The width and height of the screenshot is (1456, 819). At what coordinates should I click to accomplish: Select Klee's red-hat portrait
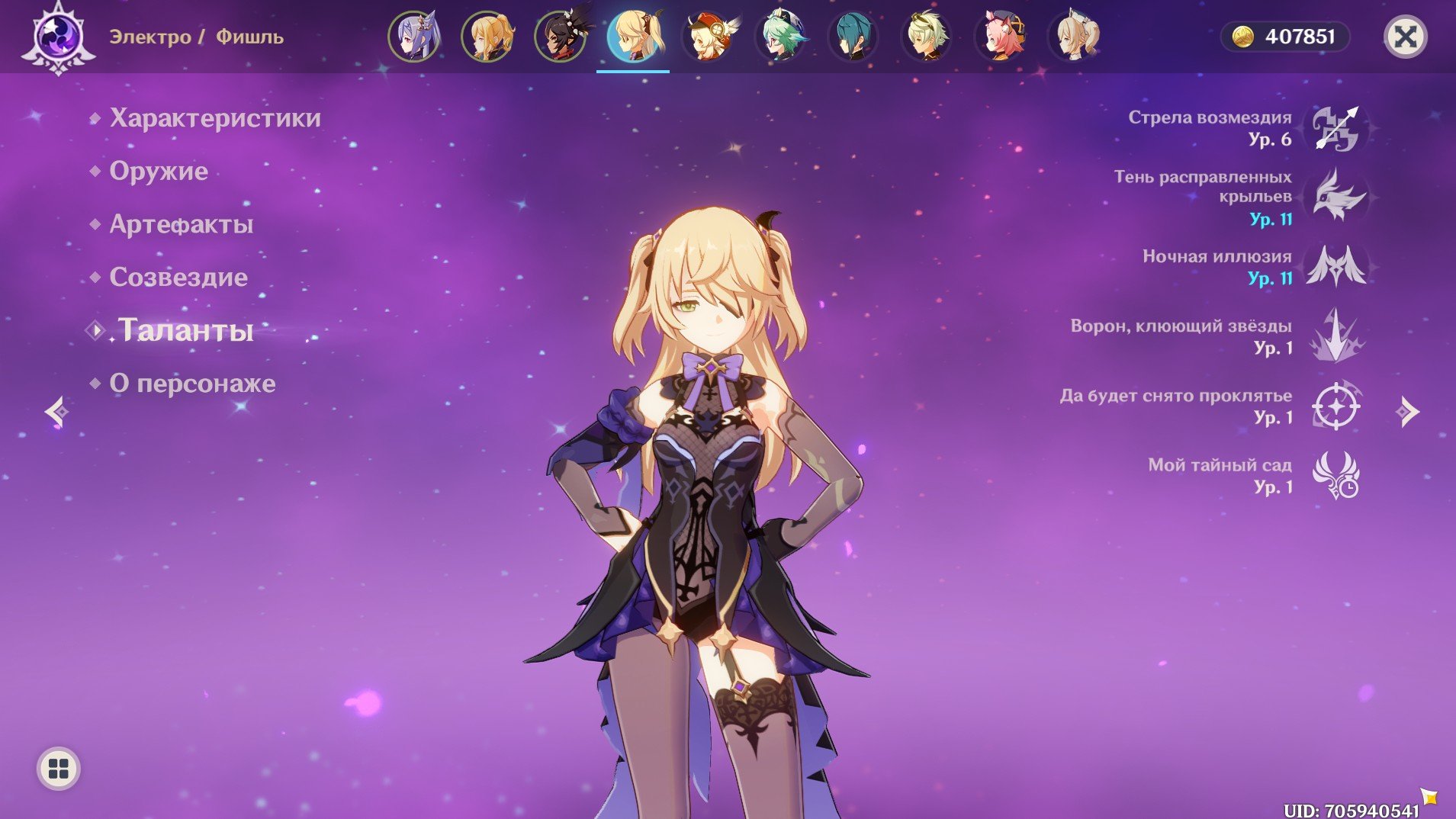pyautogui.click(x=707, y=37)
